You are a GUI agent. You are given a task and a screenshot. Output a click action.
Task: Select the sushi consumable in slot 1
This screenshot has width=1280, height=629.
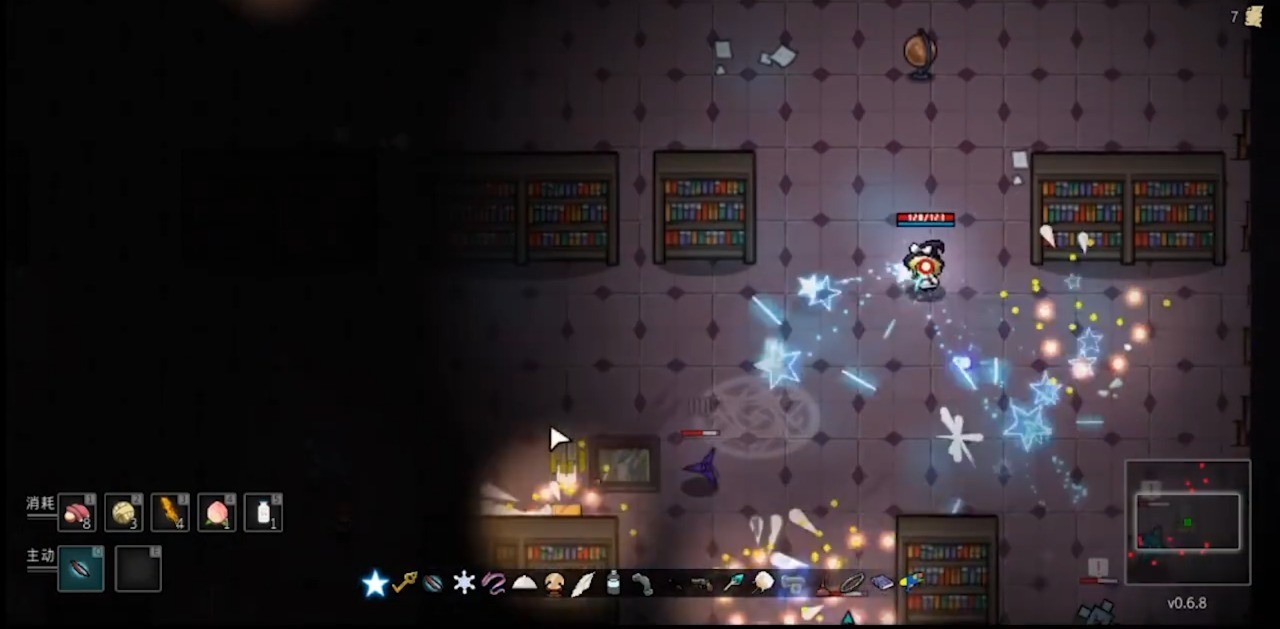[x=77, y=513]
